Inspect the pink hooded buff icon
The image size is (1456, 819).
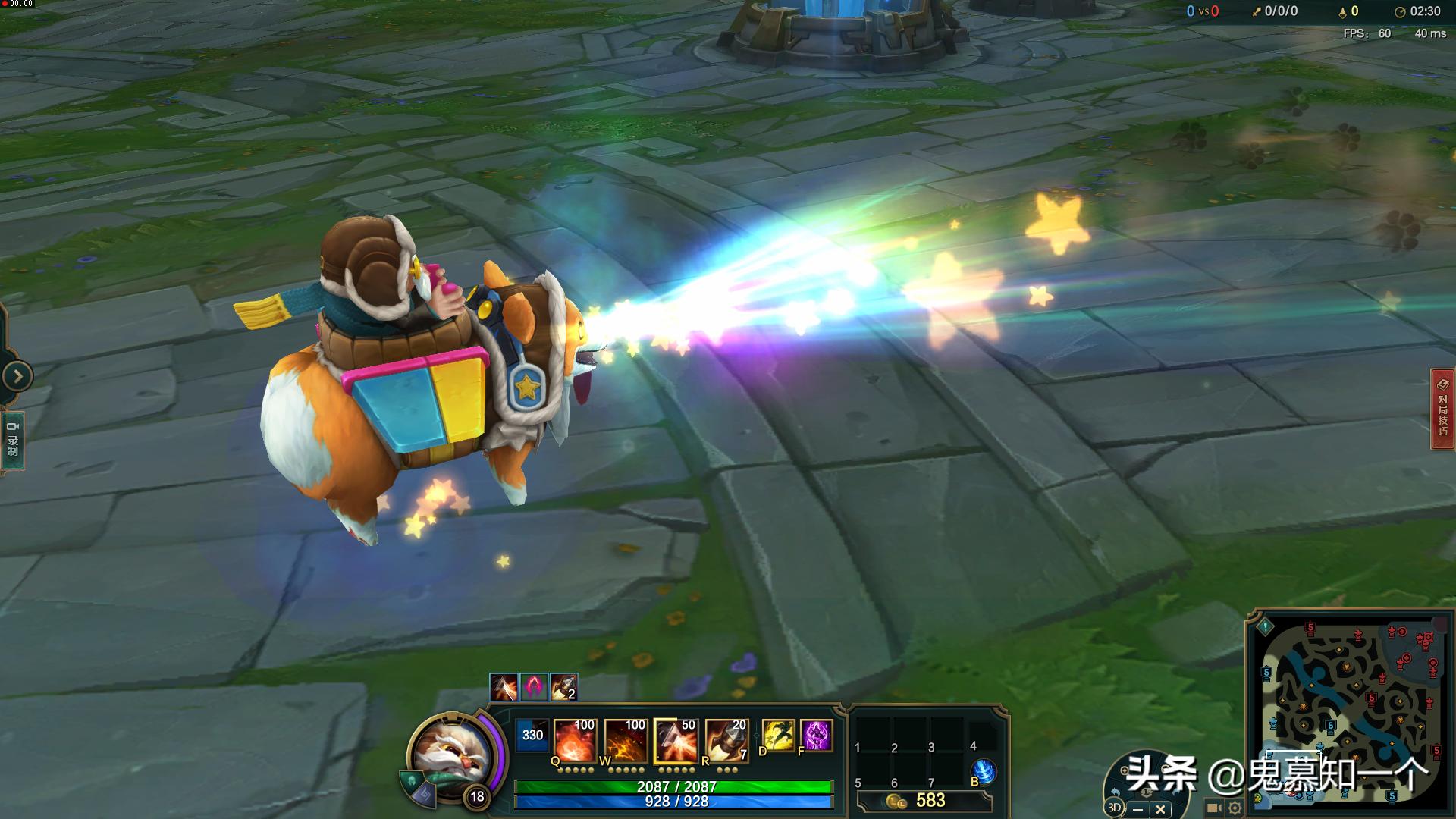(533, 687)
